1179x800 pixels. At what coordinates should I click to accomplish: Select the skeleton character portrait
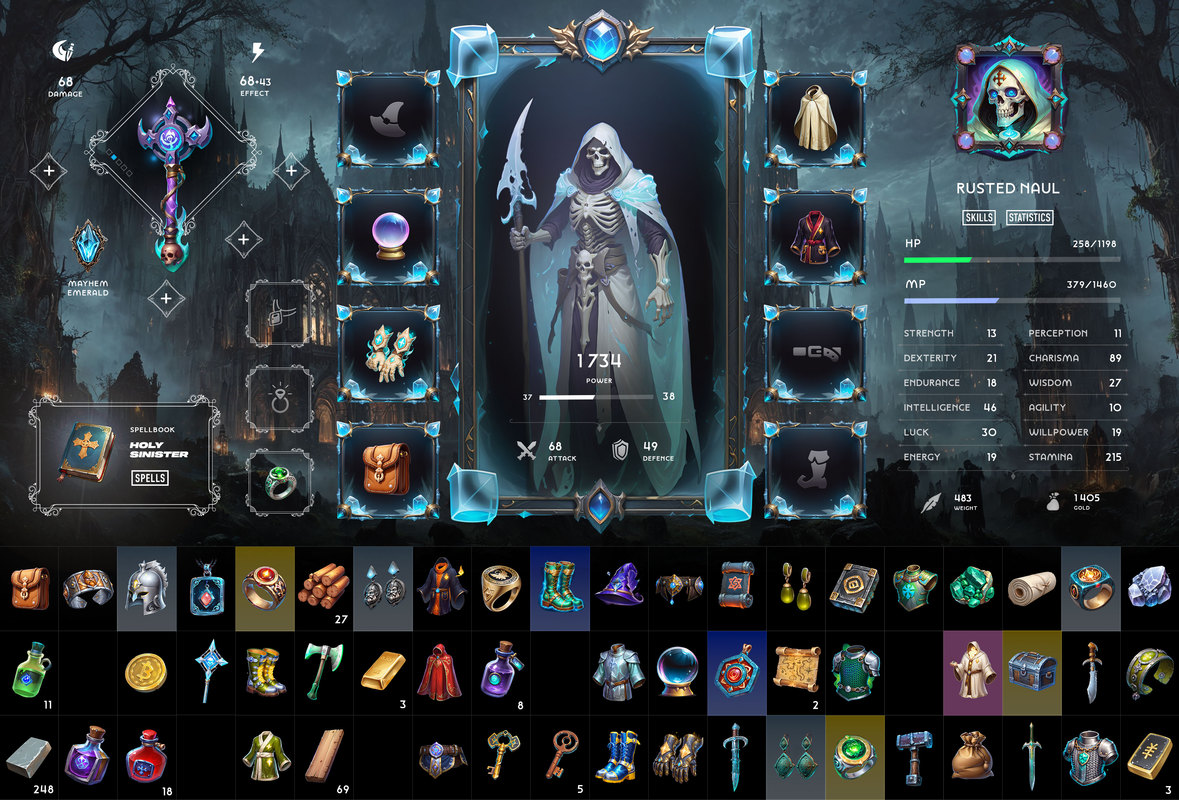click(x=1006, y=100)
